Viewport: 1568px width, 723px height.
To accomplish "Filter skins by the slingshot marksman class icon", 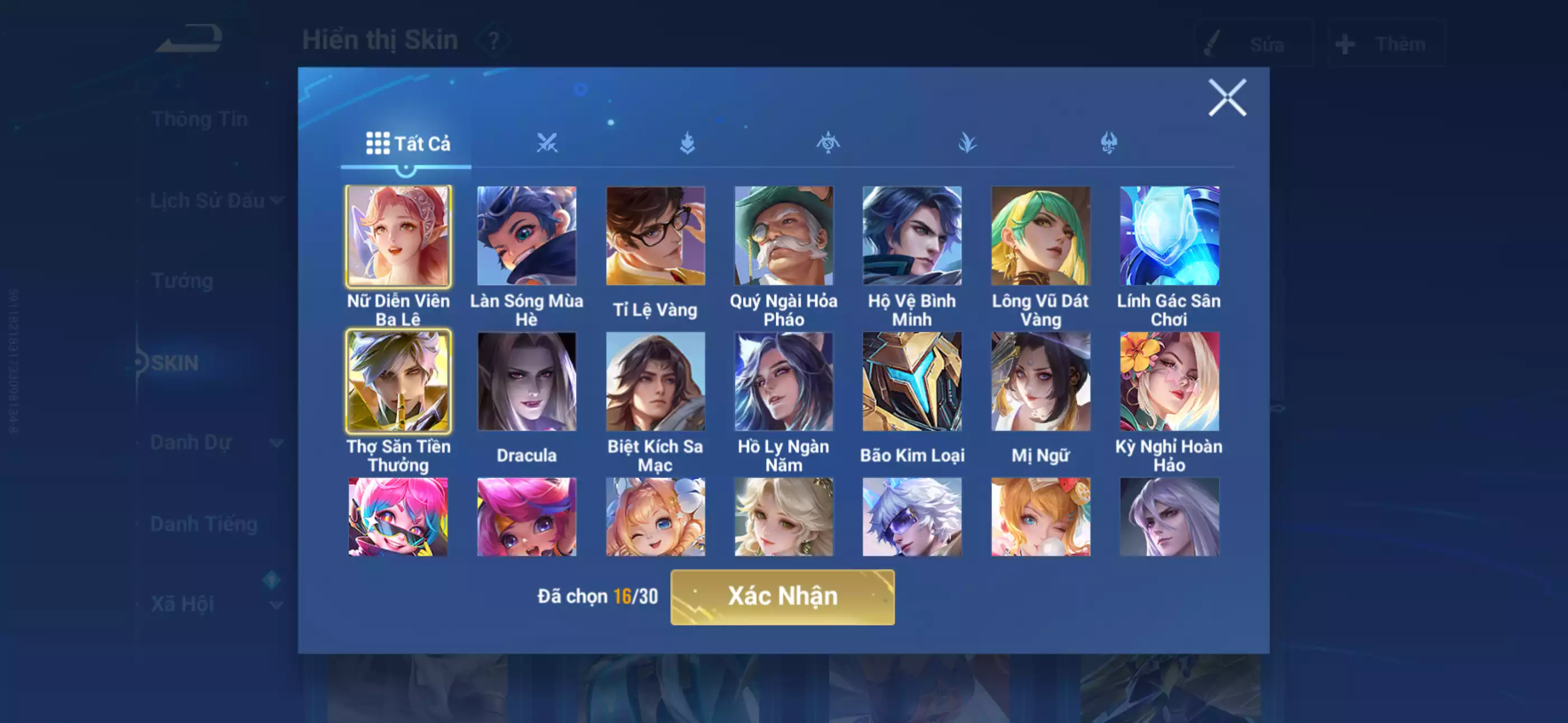I will click(828, 141).
